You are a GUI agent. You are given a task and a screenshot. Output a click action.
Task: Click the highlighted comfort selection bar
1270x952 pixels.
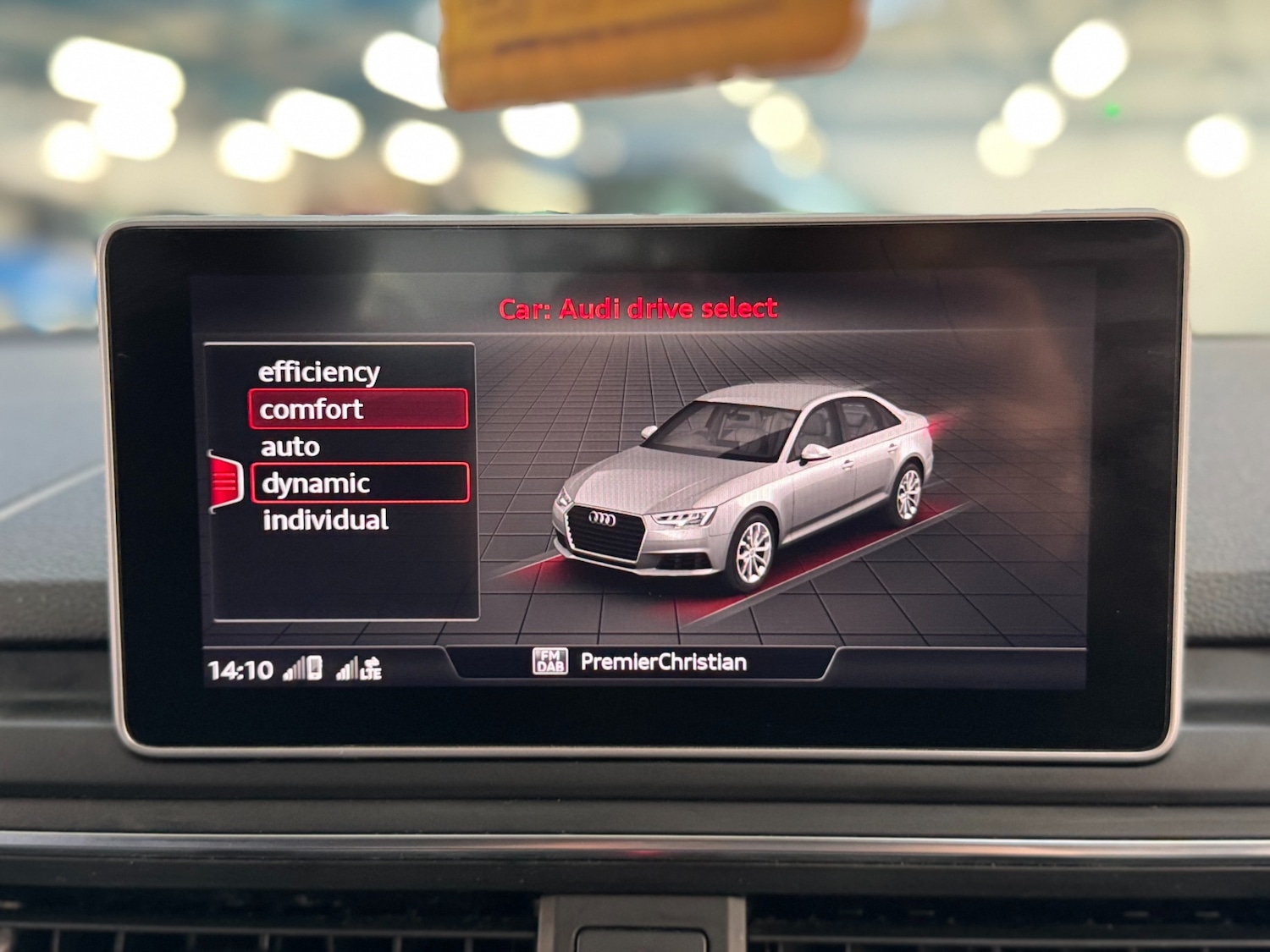[358, 409]
